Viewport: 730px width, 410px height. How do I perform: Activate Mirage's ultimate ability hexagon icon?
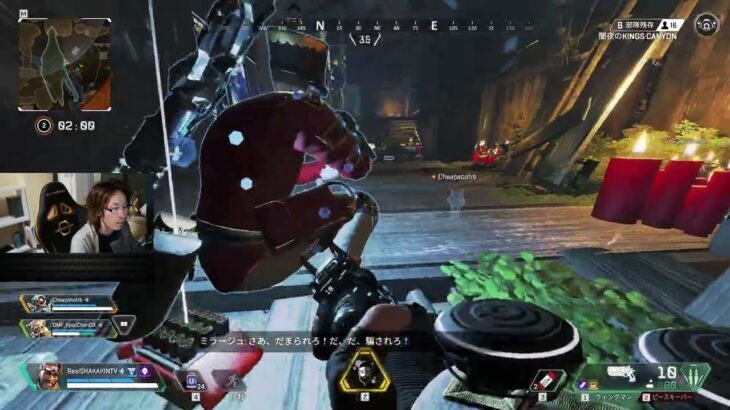[x=363, y=372]
